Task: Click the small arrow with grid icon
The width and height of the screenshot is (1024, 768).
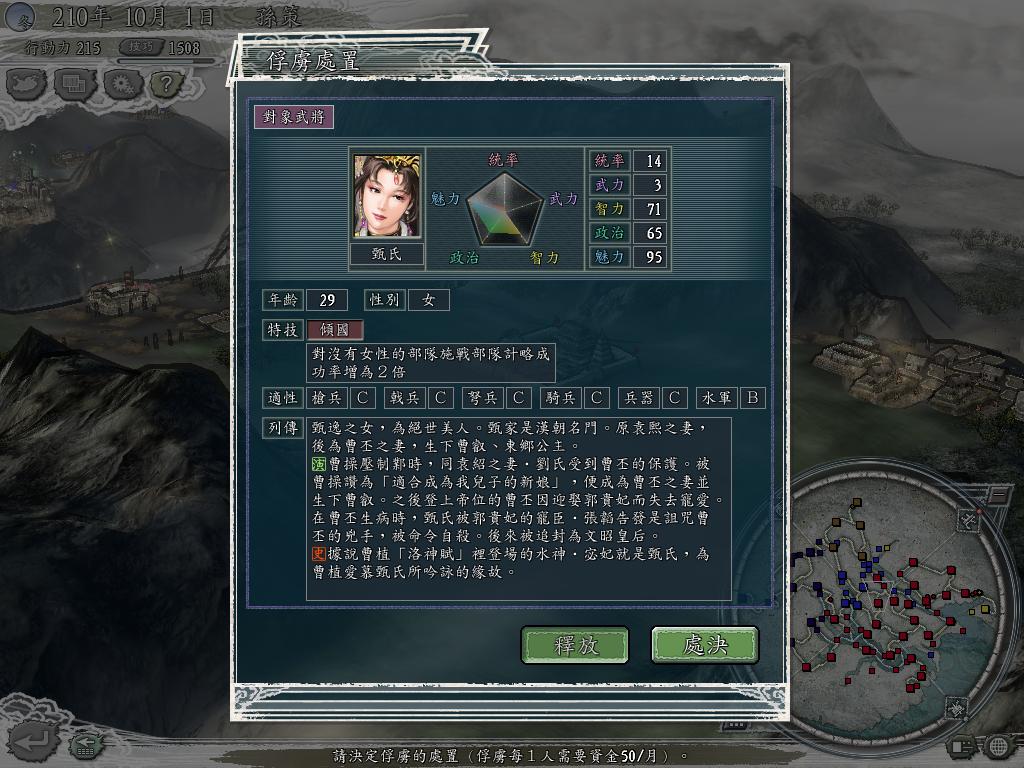Action: [88, 744]
